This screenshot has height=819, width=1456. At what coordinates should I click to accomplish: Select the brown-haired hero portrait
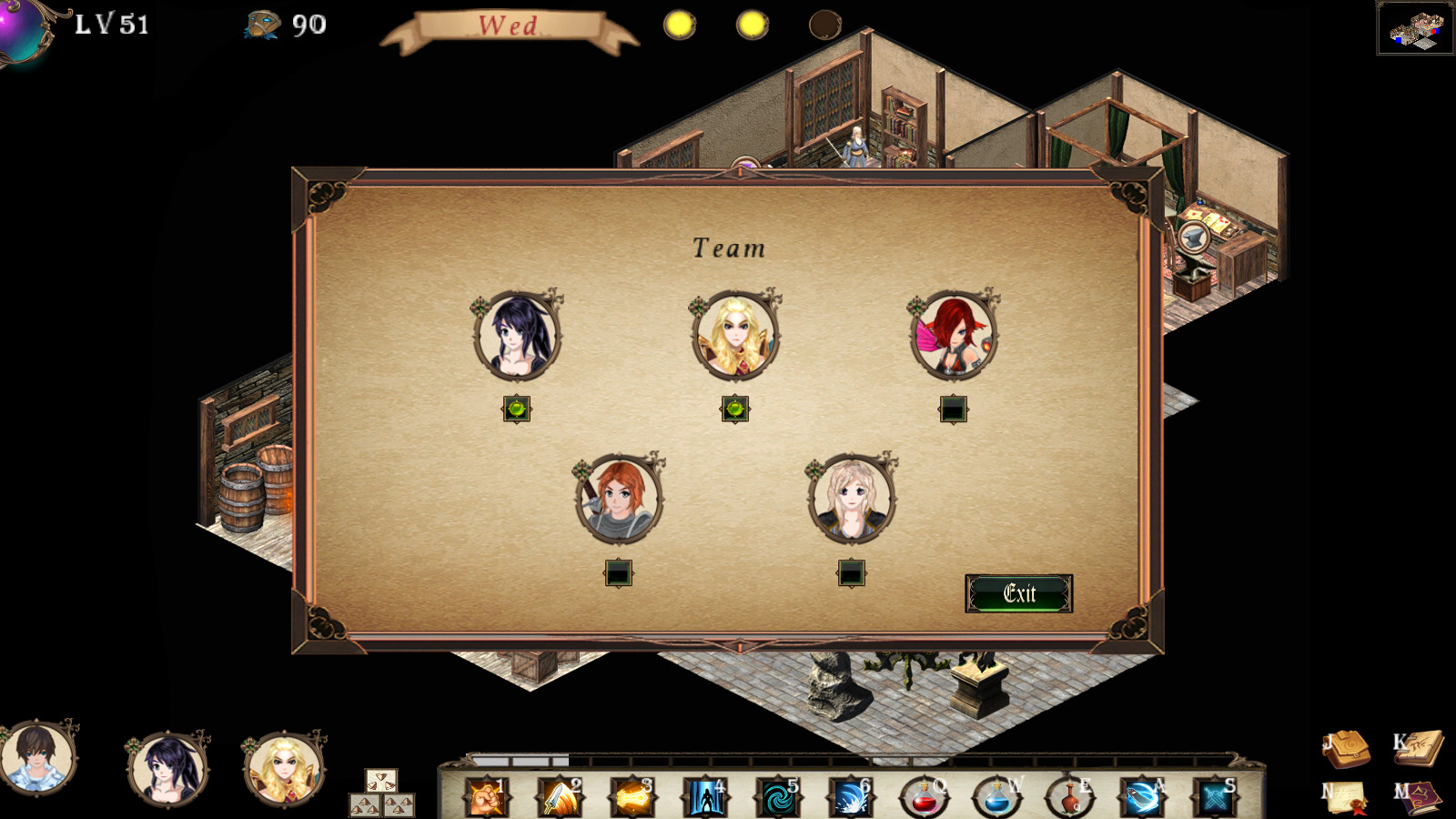37,758
